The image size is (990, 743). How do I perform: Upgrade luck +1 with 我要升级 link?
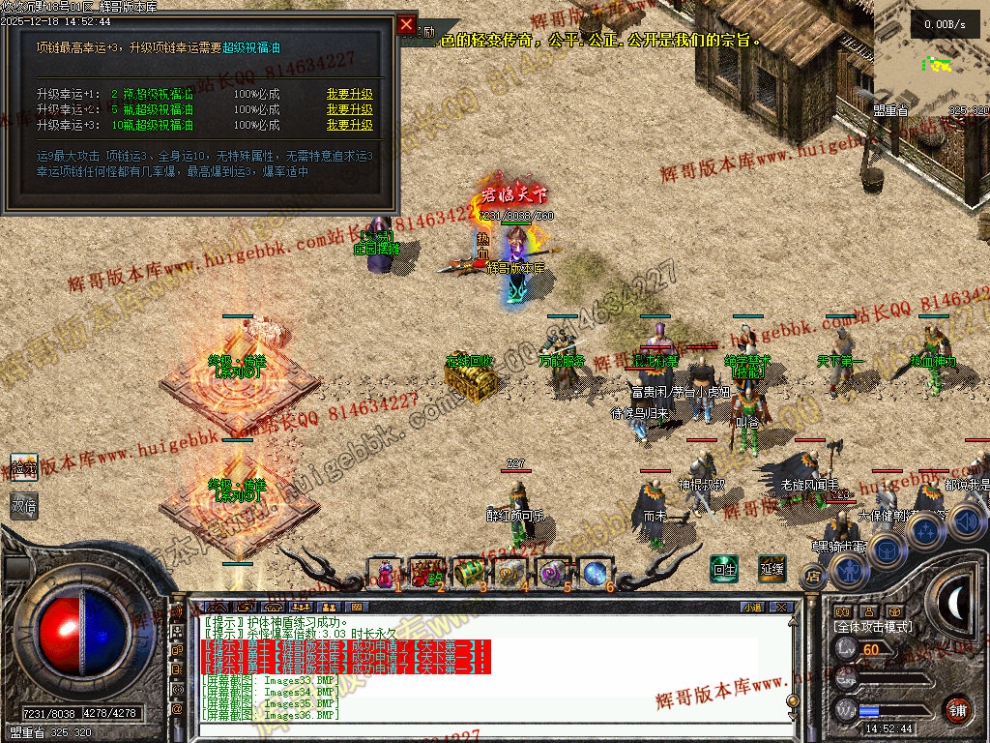point(349,94)
